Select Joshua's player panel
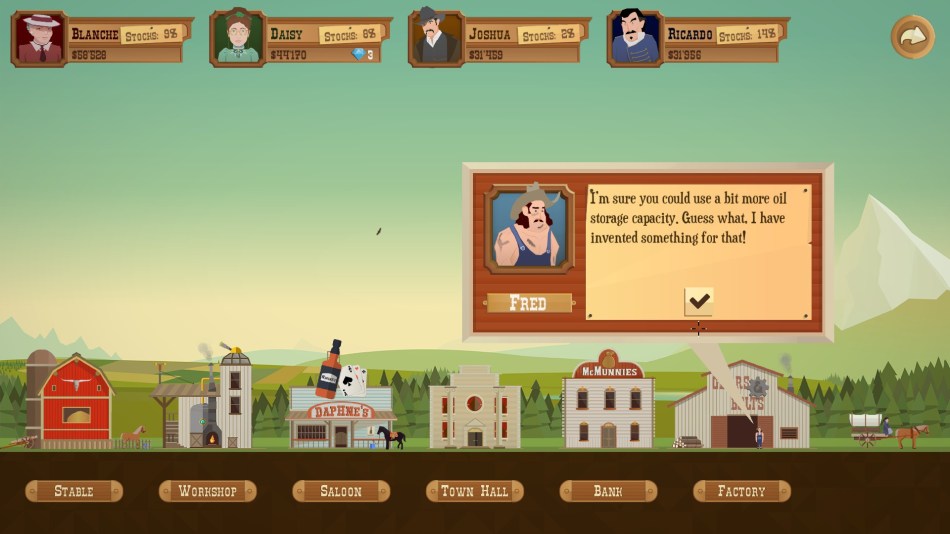The width and height of the screenshot is (950, 534). click(497, 40)
